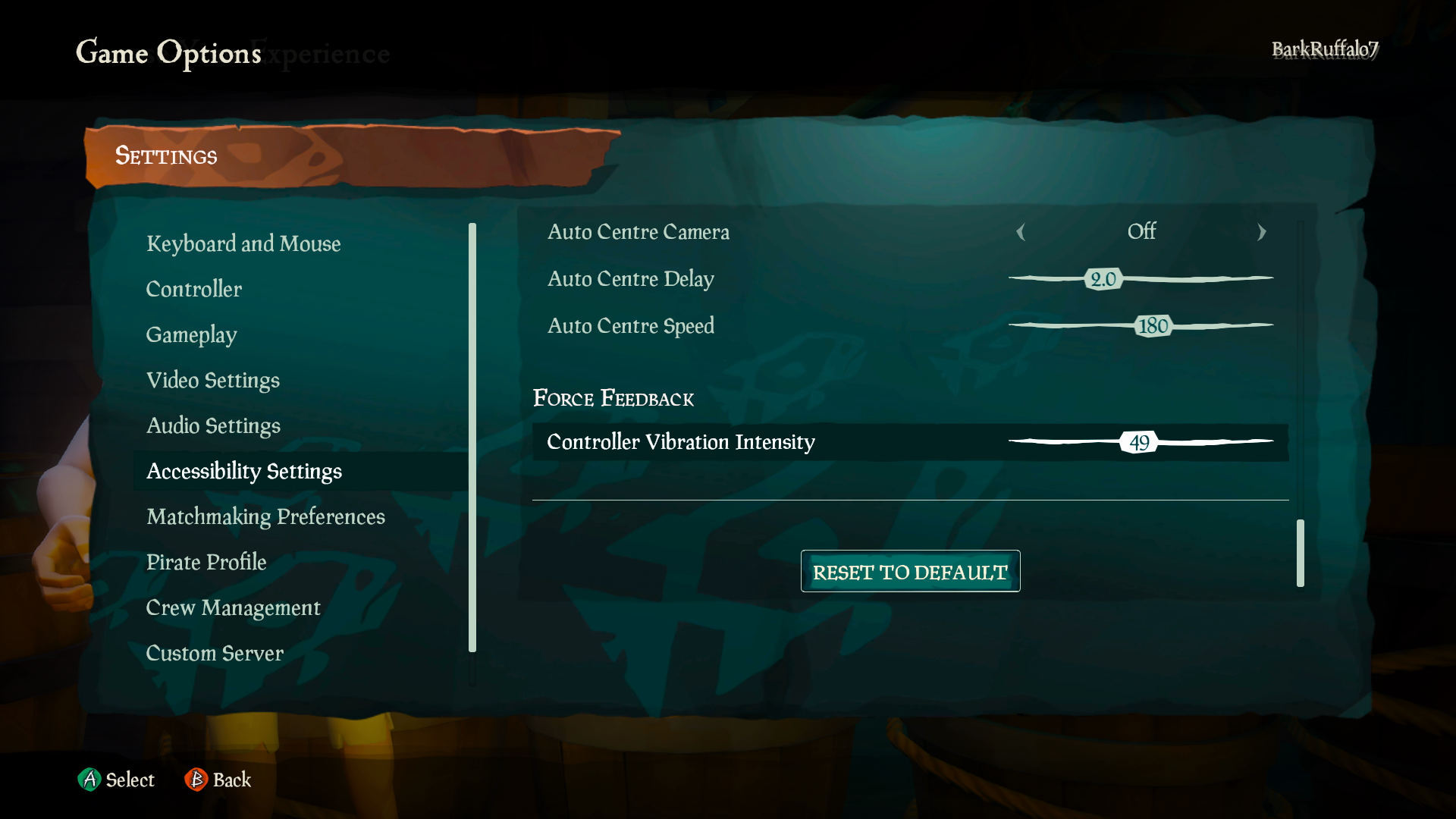
Task: Select Keyboard and Mouse settings
Action: (x=243, y=243)
